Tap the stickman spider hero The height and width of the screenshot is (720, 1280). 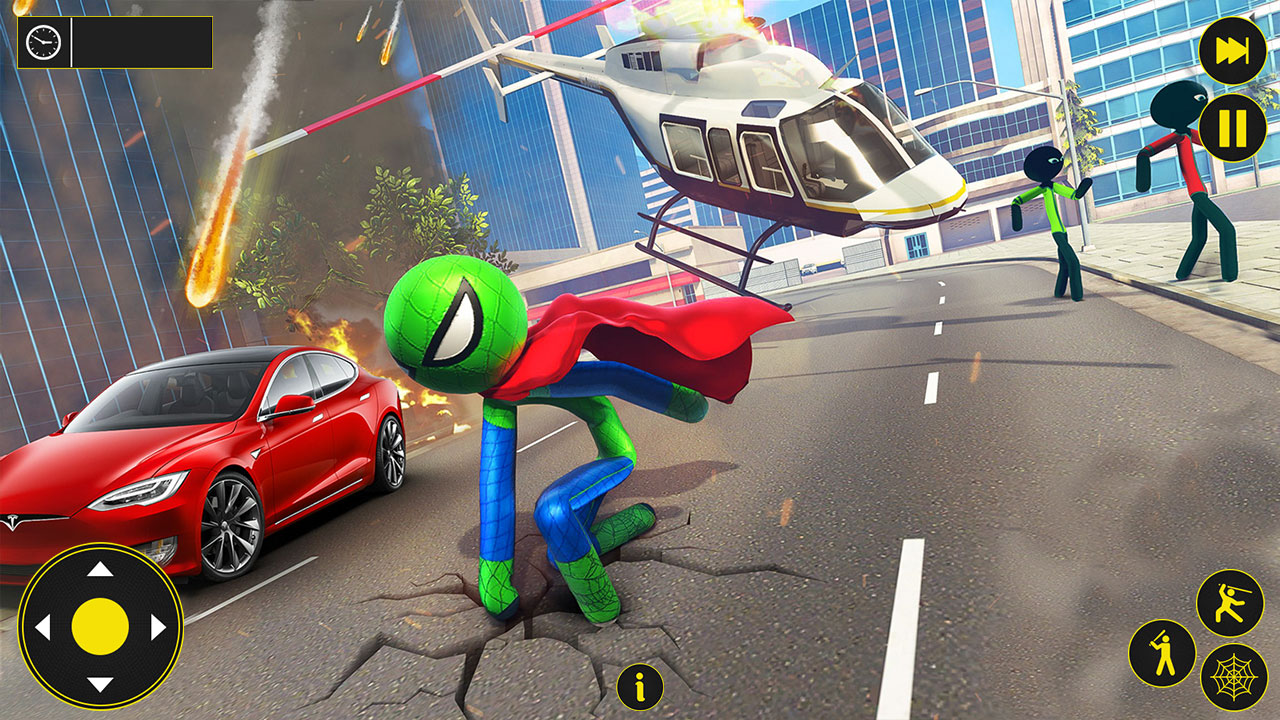[520, 420]
